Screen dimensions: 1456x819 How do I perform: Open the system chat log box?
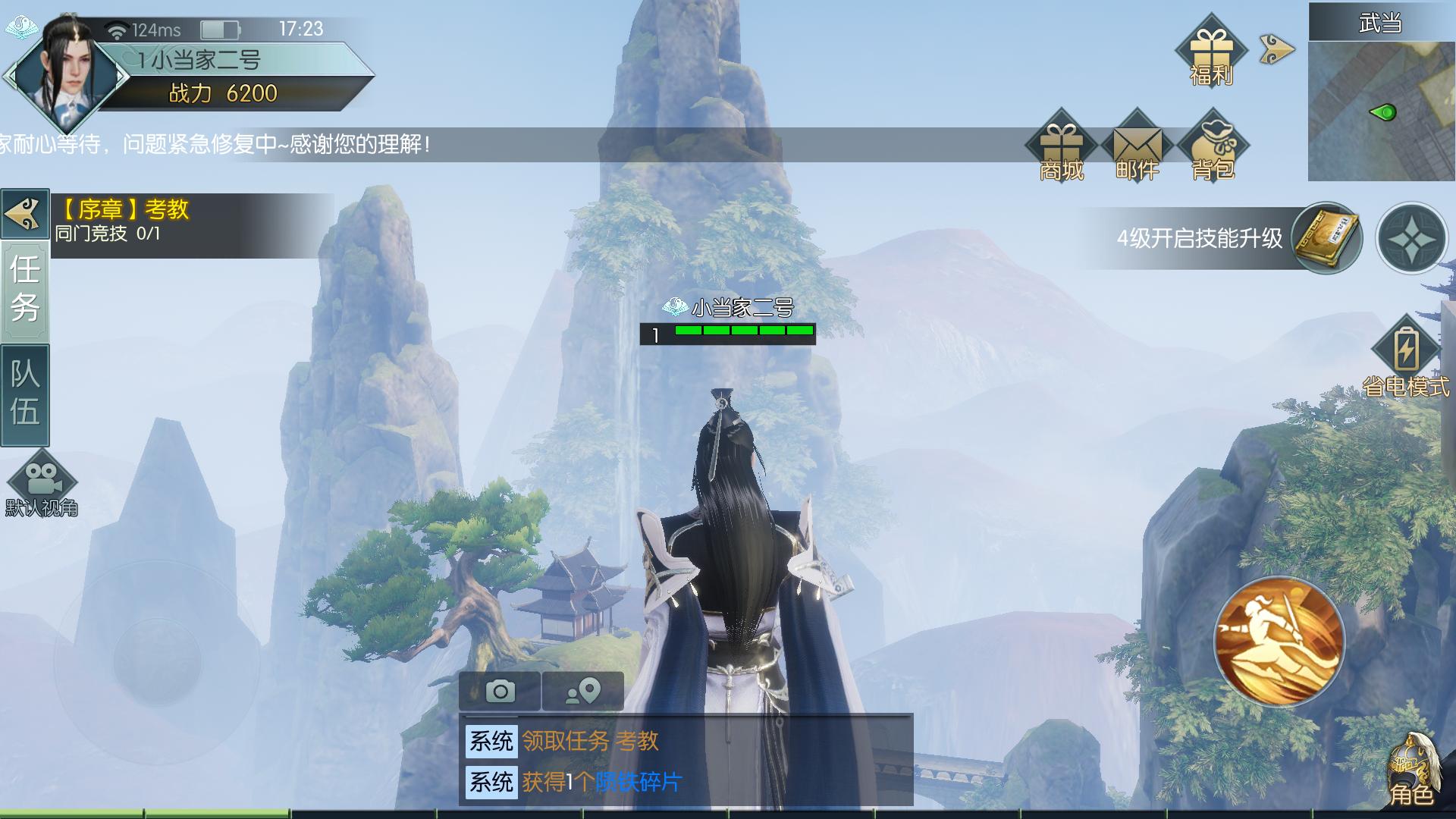coord(686,761)
